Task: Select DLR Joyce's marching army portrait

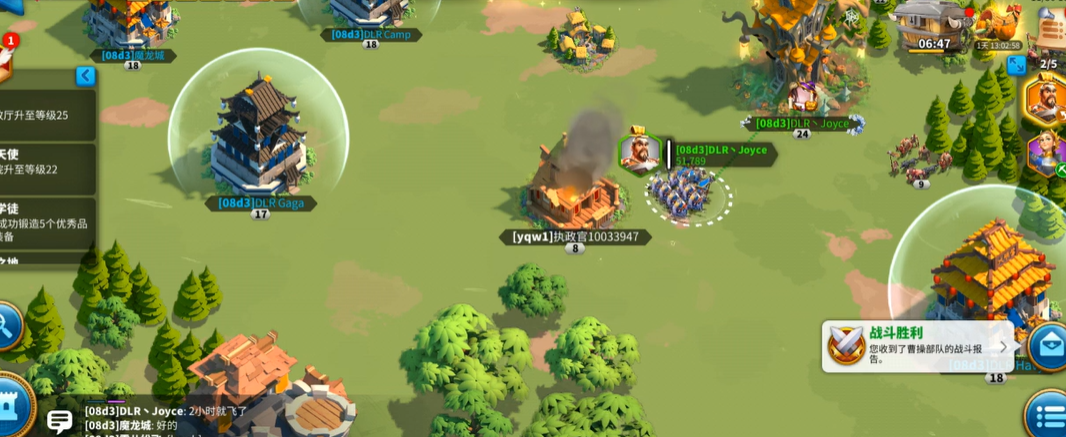Action: 639,153
